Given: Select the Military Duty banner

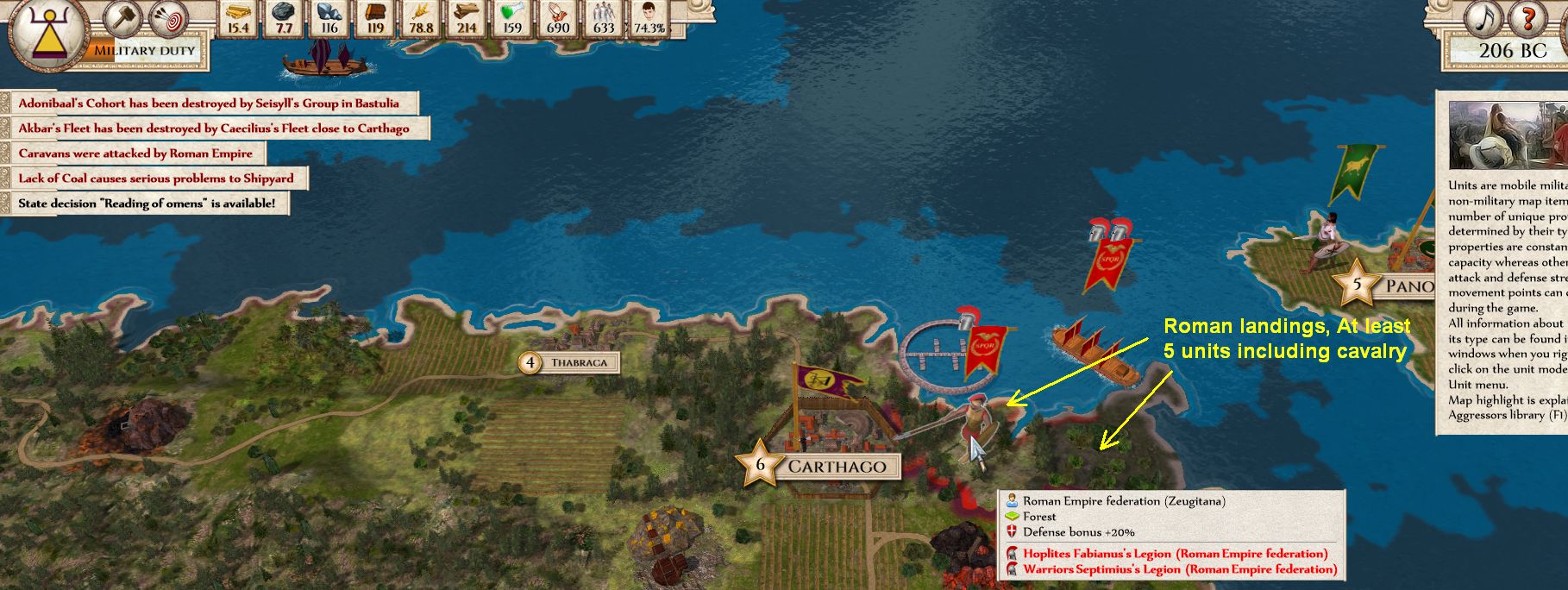Looking at the screenshot, I should pyautogui.click(x=145, y=50).
